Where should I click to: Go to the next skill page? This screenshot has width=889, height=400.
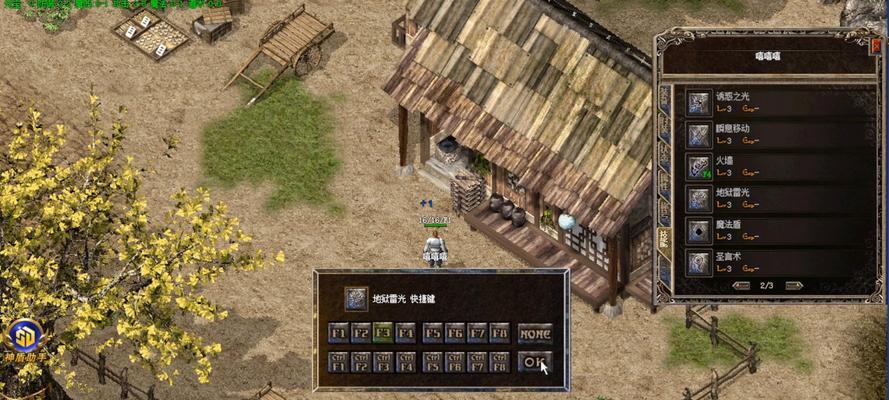[794, 286]
